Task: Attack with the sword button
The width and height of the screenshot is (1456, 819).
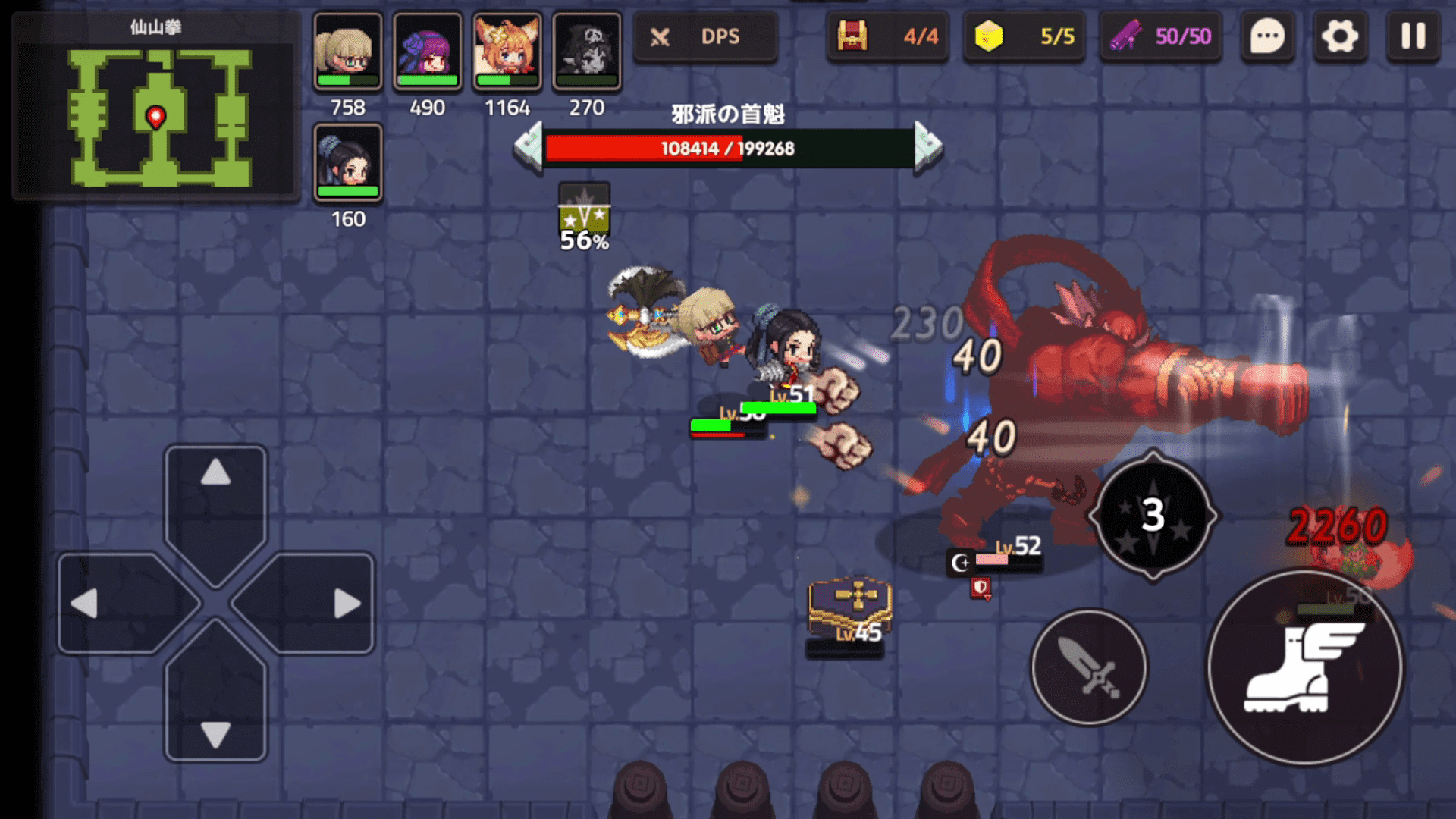Action: 1089,667
